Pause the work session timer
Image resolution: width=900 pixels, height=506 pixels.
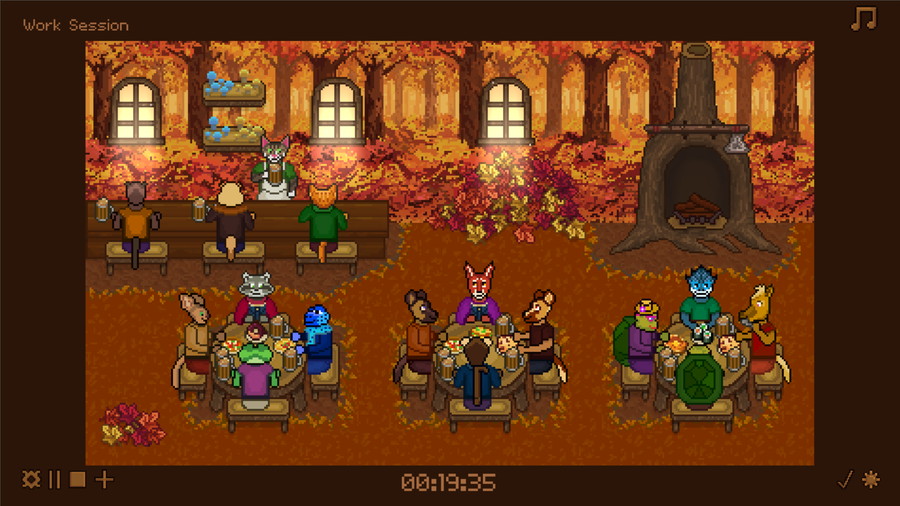click(55, 480)
